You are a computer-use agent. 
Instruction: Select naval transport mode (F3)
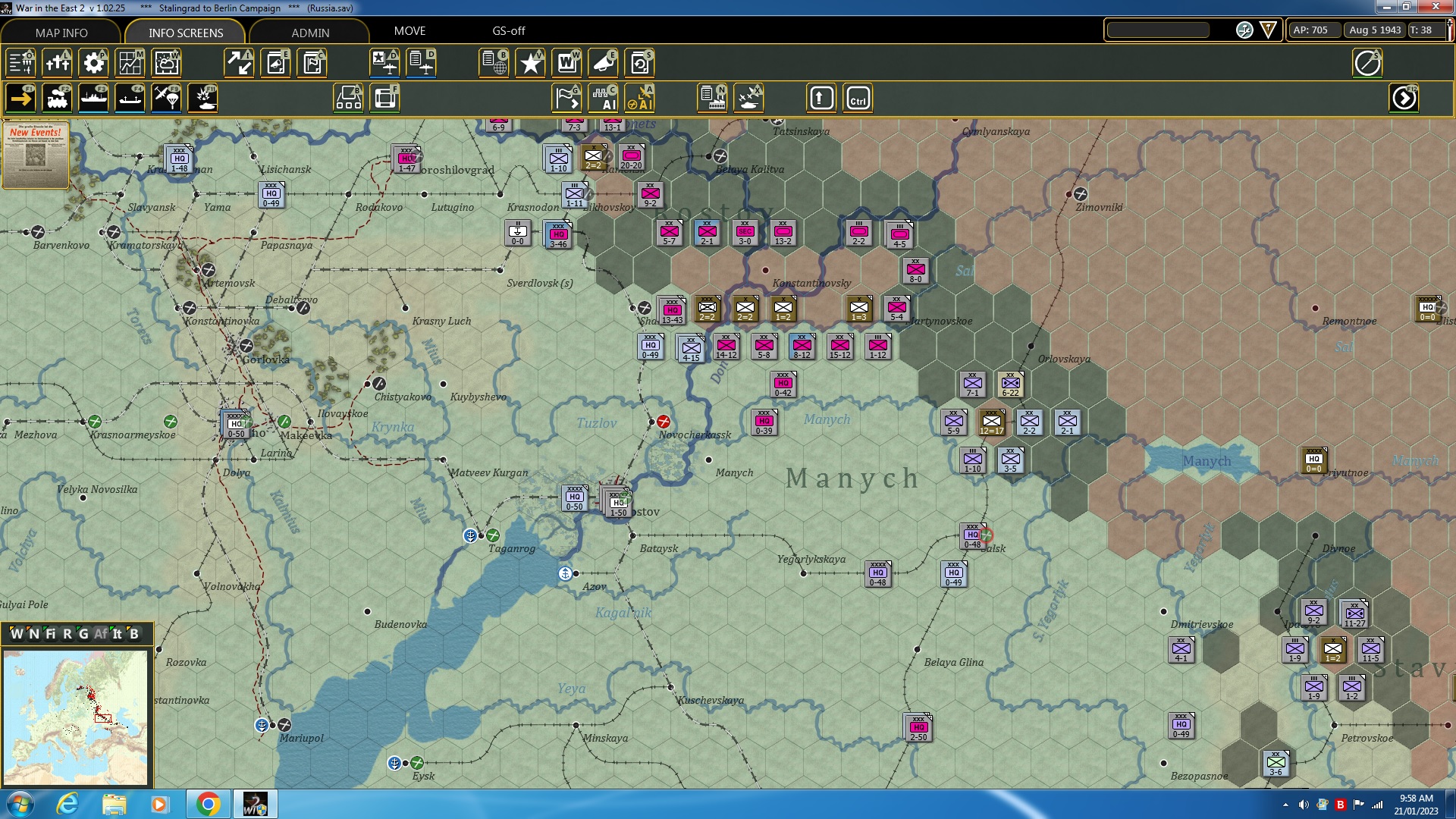[x=93, y=98]
